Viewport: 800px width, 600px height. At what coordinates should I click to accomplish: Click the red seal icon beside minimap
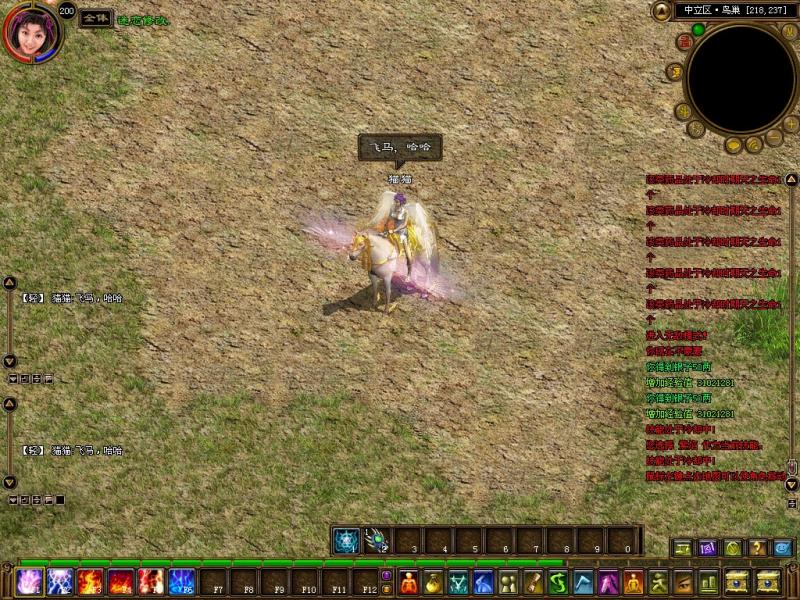pyautogui.click(x=684, y=42)
